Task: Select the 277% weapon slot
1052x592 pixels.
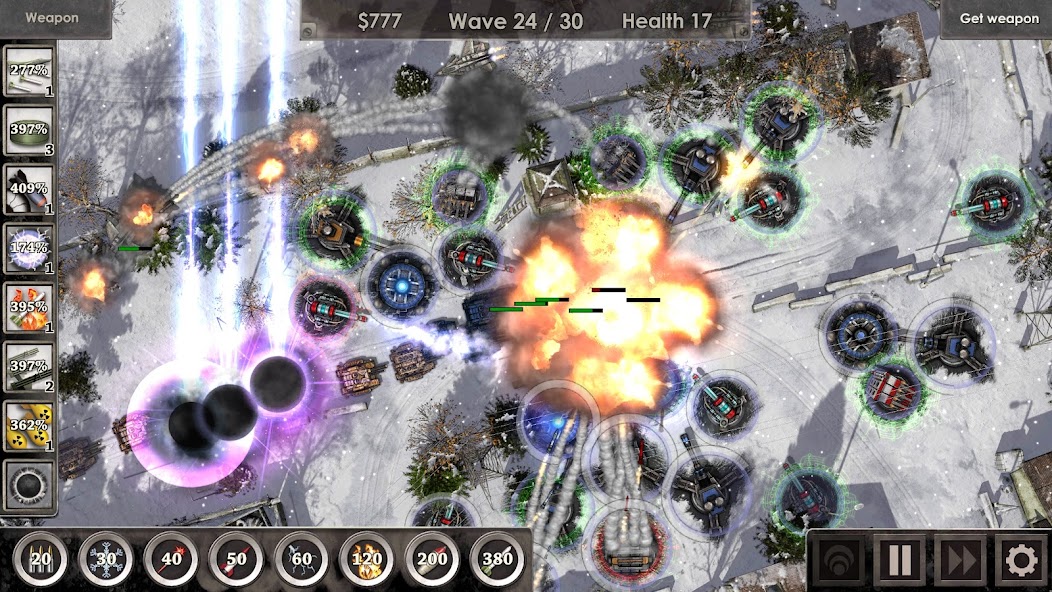Action: 29,73
